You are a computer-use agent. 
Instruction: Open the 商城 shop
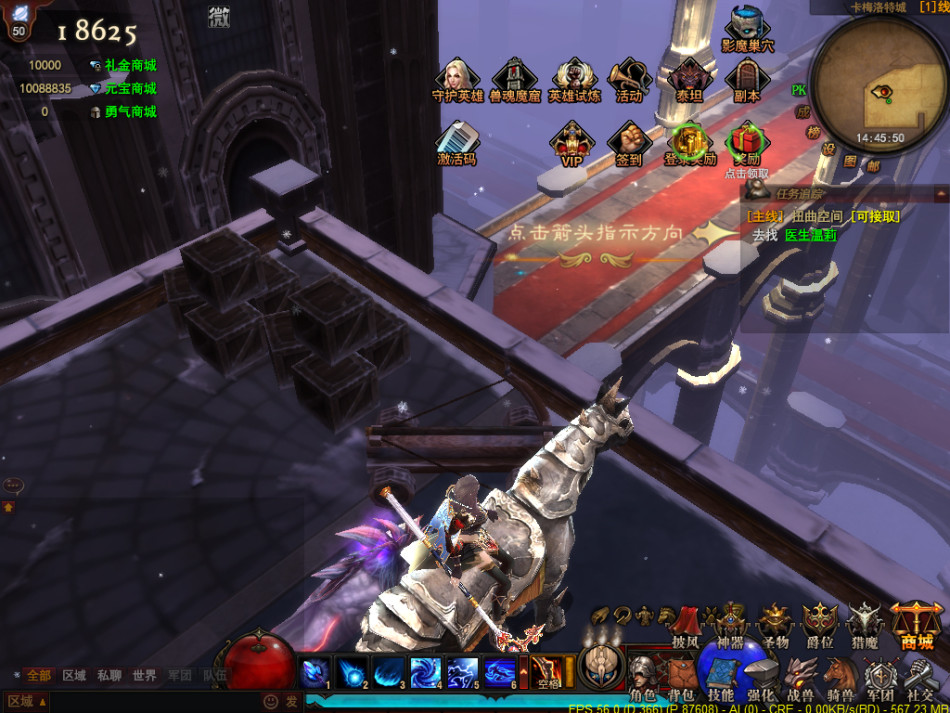point(916,625)
